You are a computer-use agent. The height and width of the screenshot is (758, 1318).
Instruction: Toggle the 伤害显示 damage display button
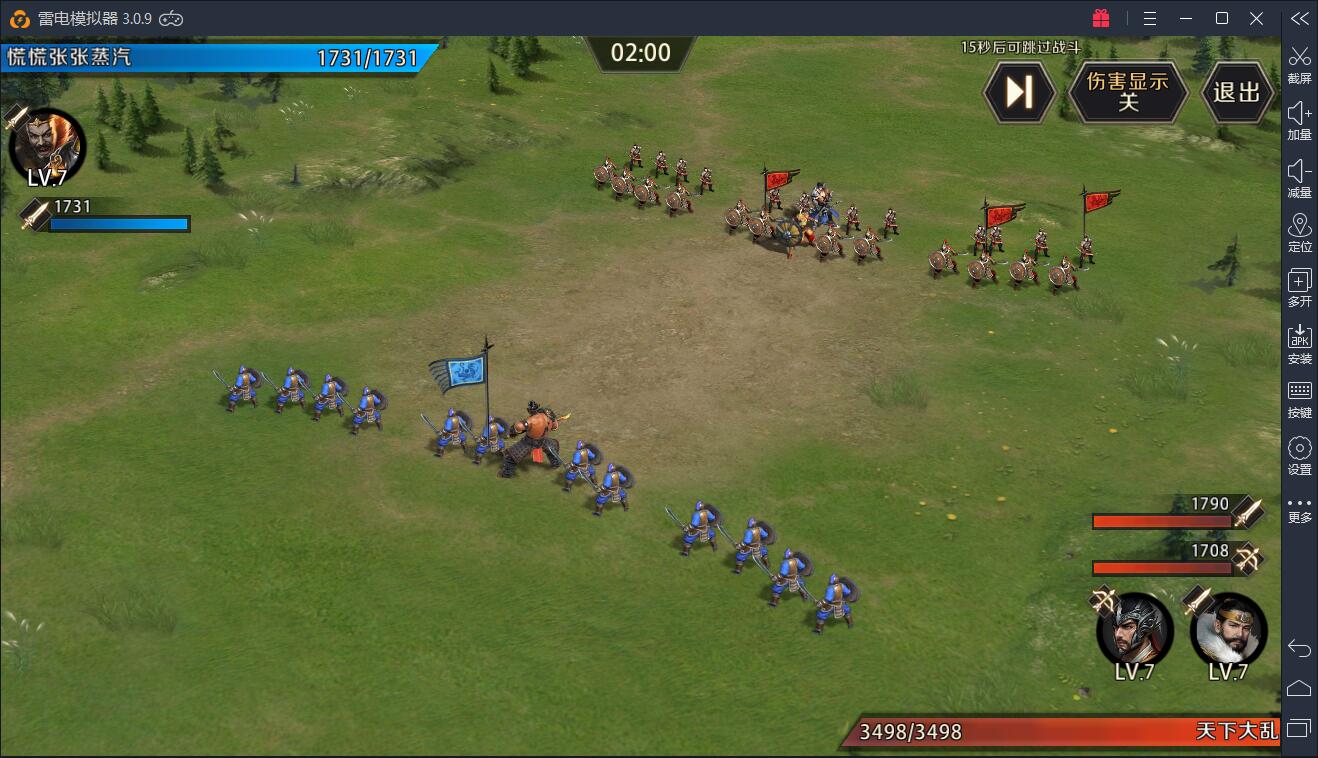(x=1128, y=92)
